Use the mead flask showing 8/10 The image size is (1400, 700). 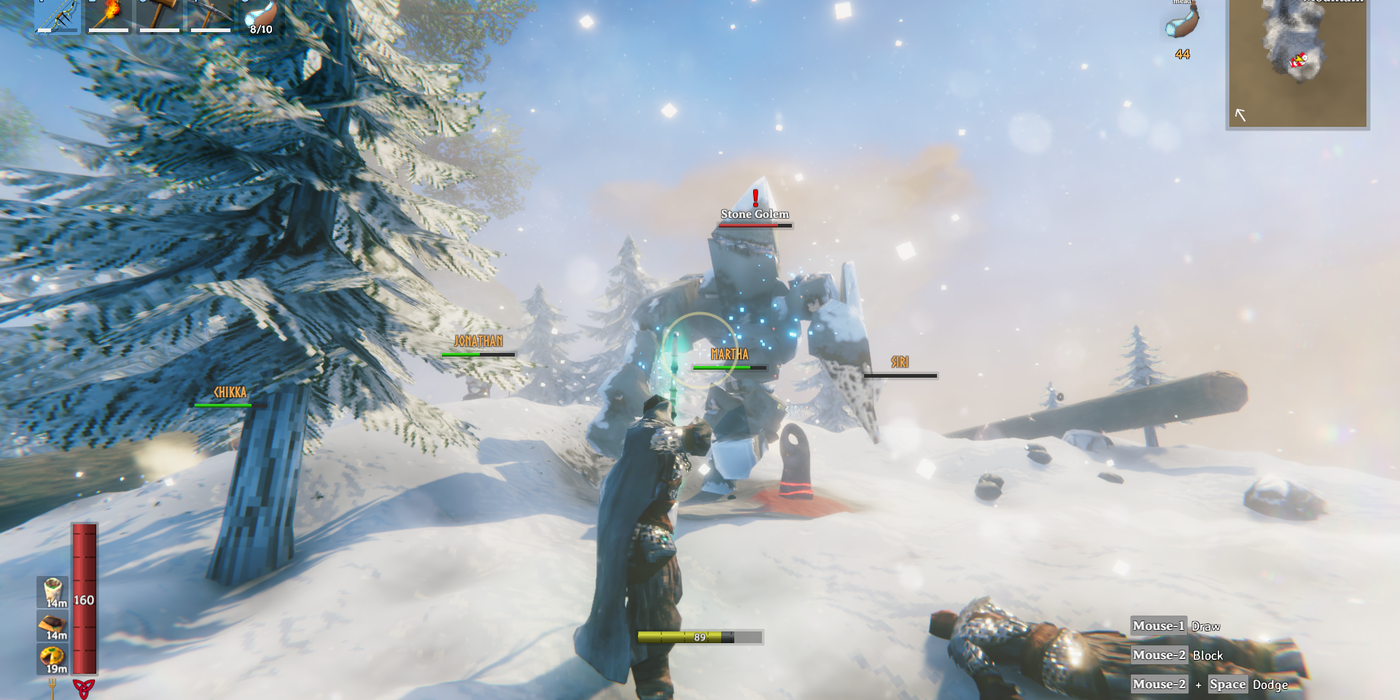[260, 14]
